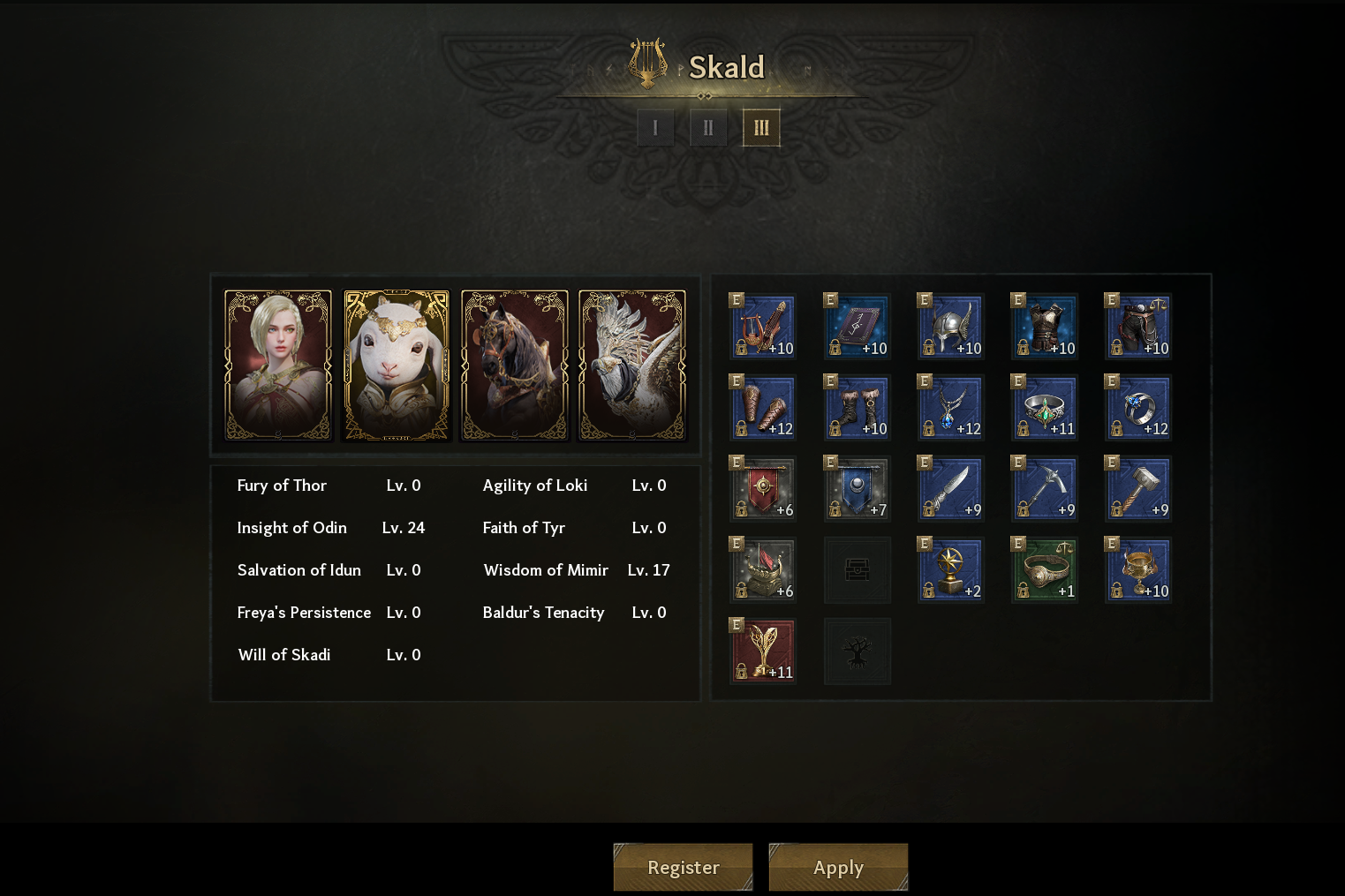Select preset tab III
The image size is (1345, 896).
point(761,128)
